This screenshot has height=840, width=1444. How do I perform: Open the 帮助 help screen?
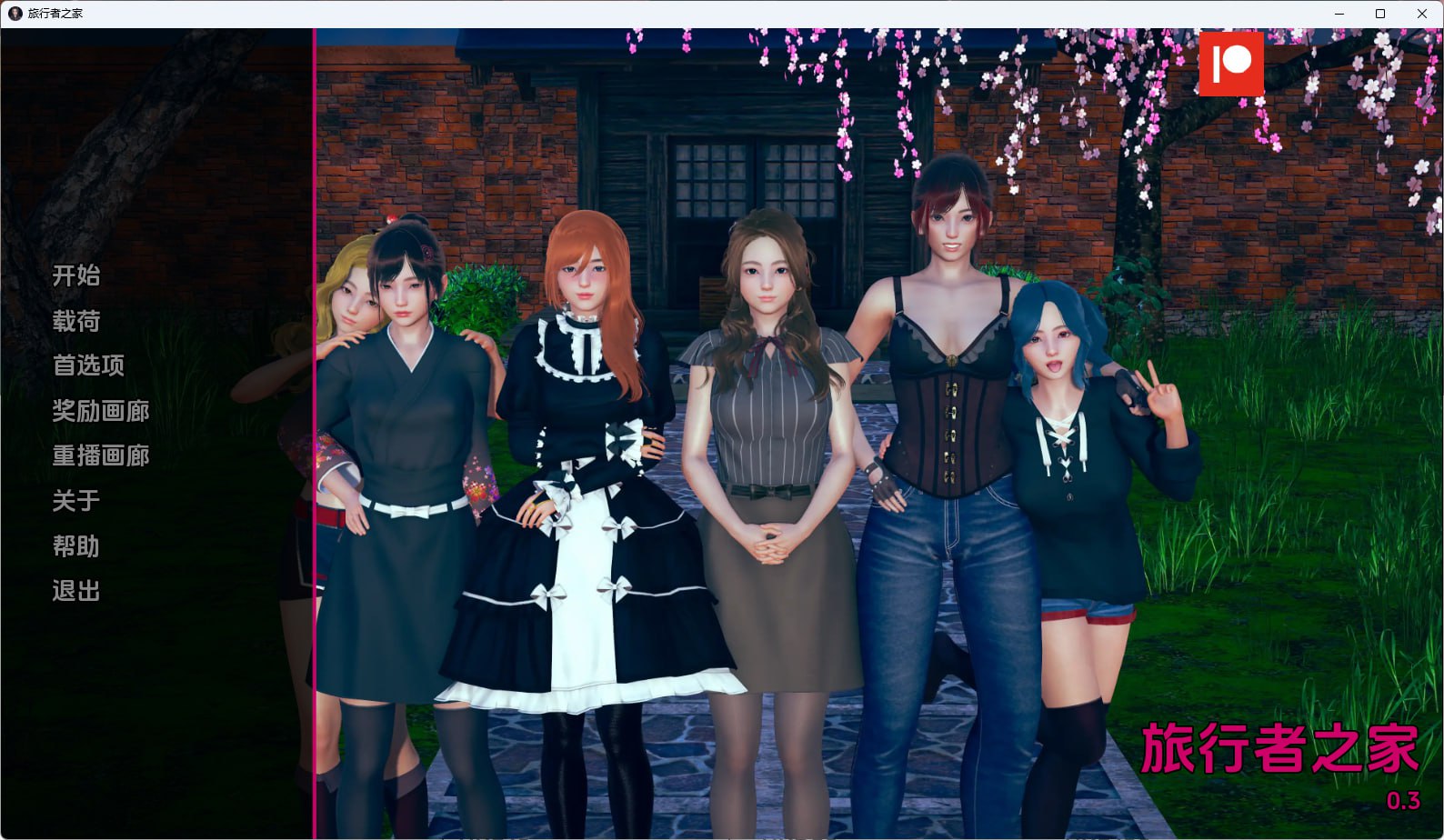pos(75,546)
